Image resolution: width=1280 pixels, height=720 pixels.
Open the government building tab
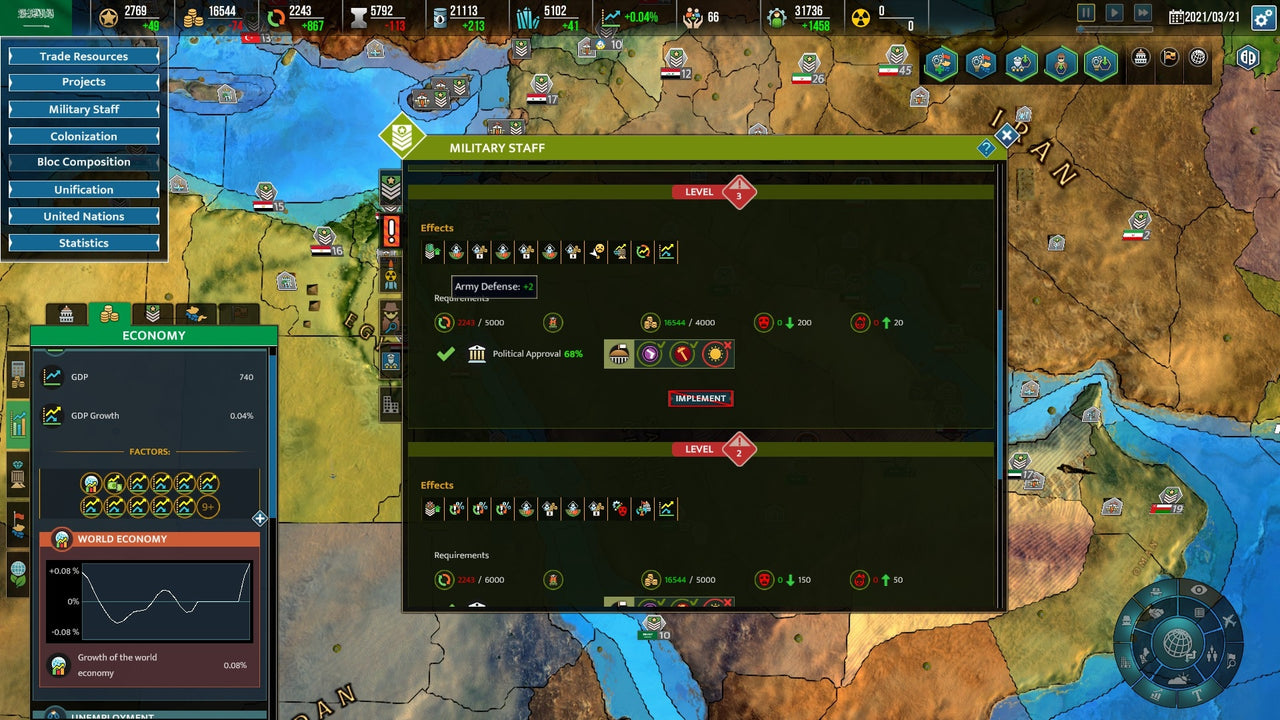click(68, 313)
